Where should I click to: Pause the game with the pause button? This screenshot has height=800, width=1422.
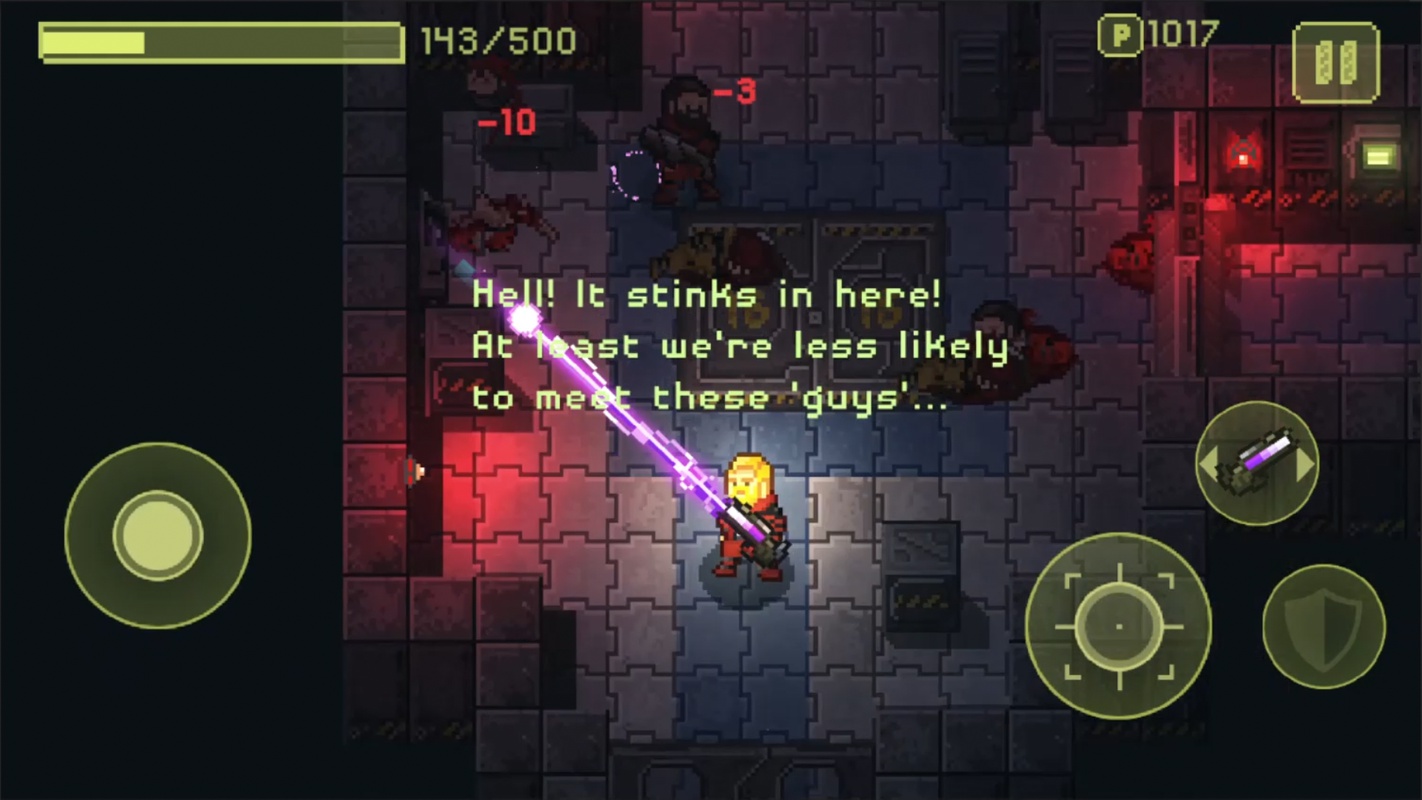(x=1335, y=62)
